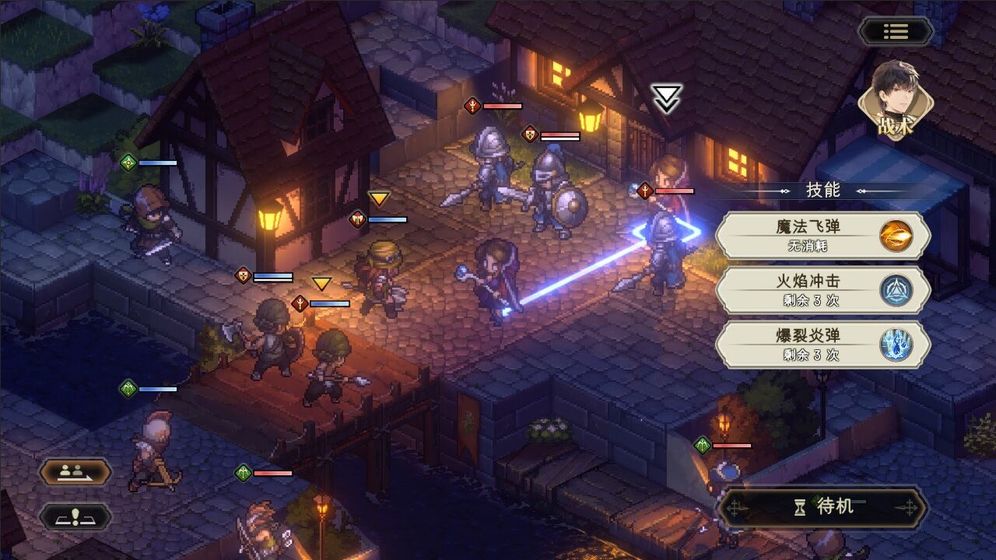This screenshot has width=996, height=560.
Task: Toggle the exclamation mark tile info button
Action: point(75,516)
